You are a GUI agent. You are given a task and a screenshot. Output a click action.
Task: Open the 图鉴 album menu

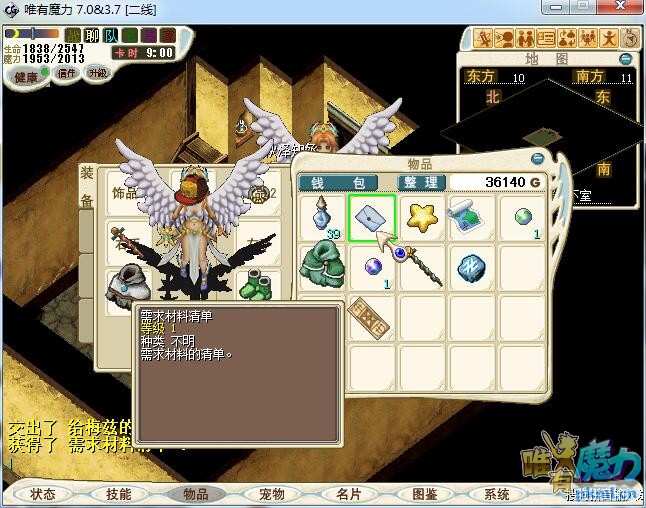[x=424, y=494]
